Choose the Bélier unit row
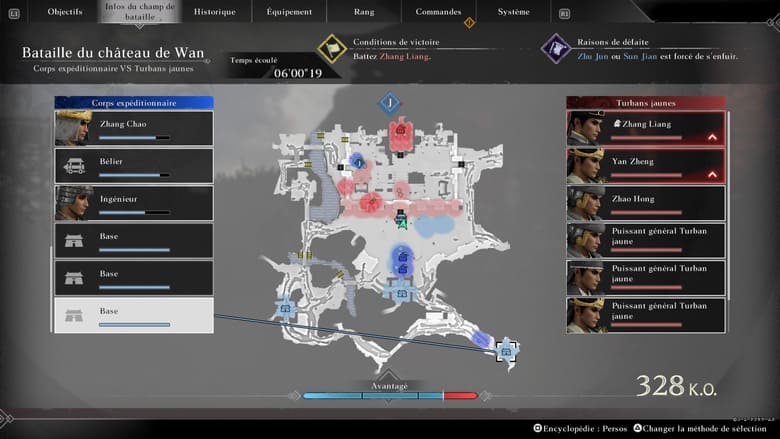 133,165
